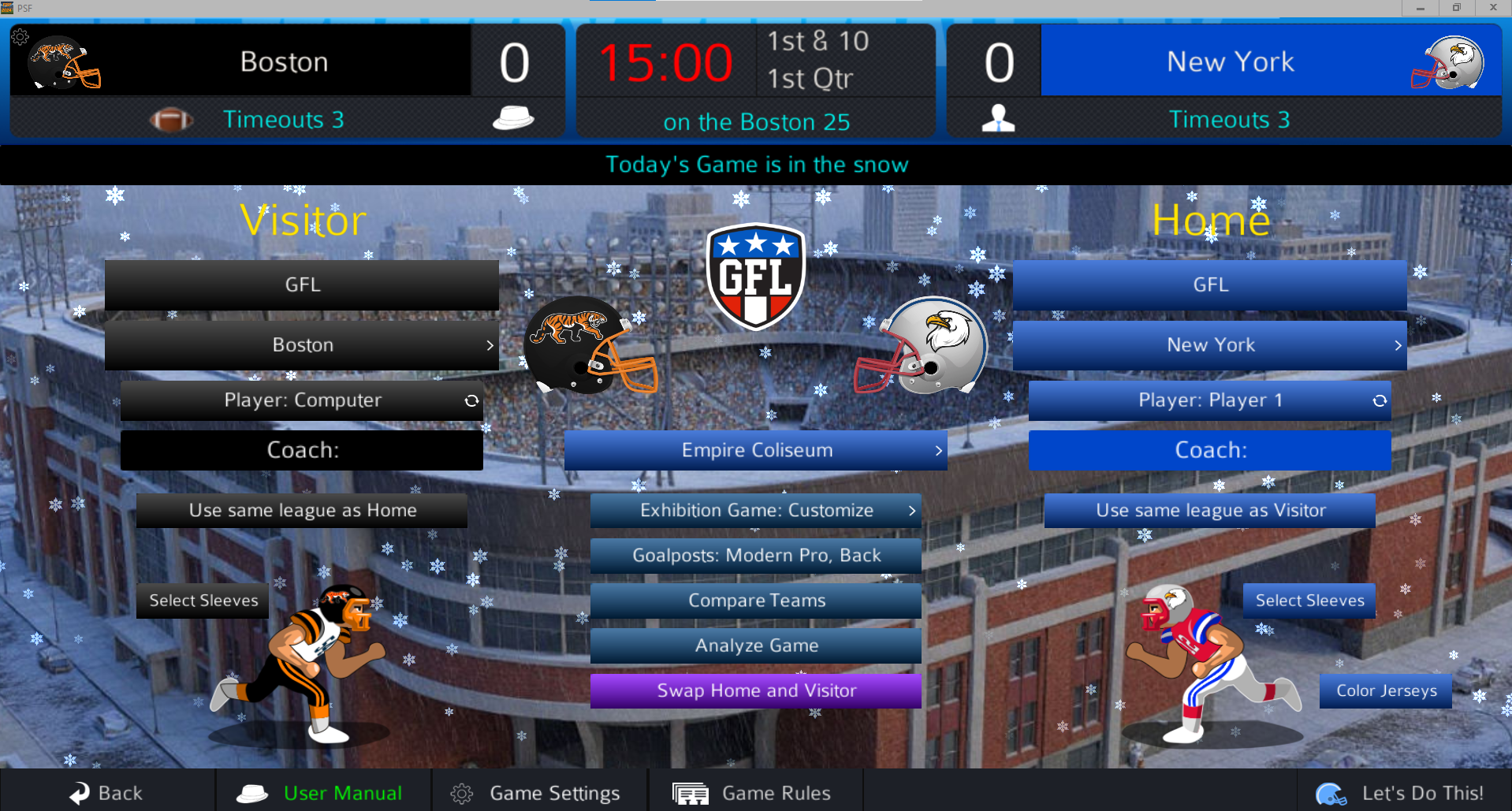The height and width of the screenshot is (811, 1512).
Task: Click Use same league as Home
Action: point(302,511)
